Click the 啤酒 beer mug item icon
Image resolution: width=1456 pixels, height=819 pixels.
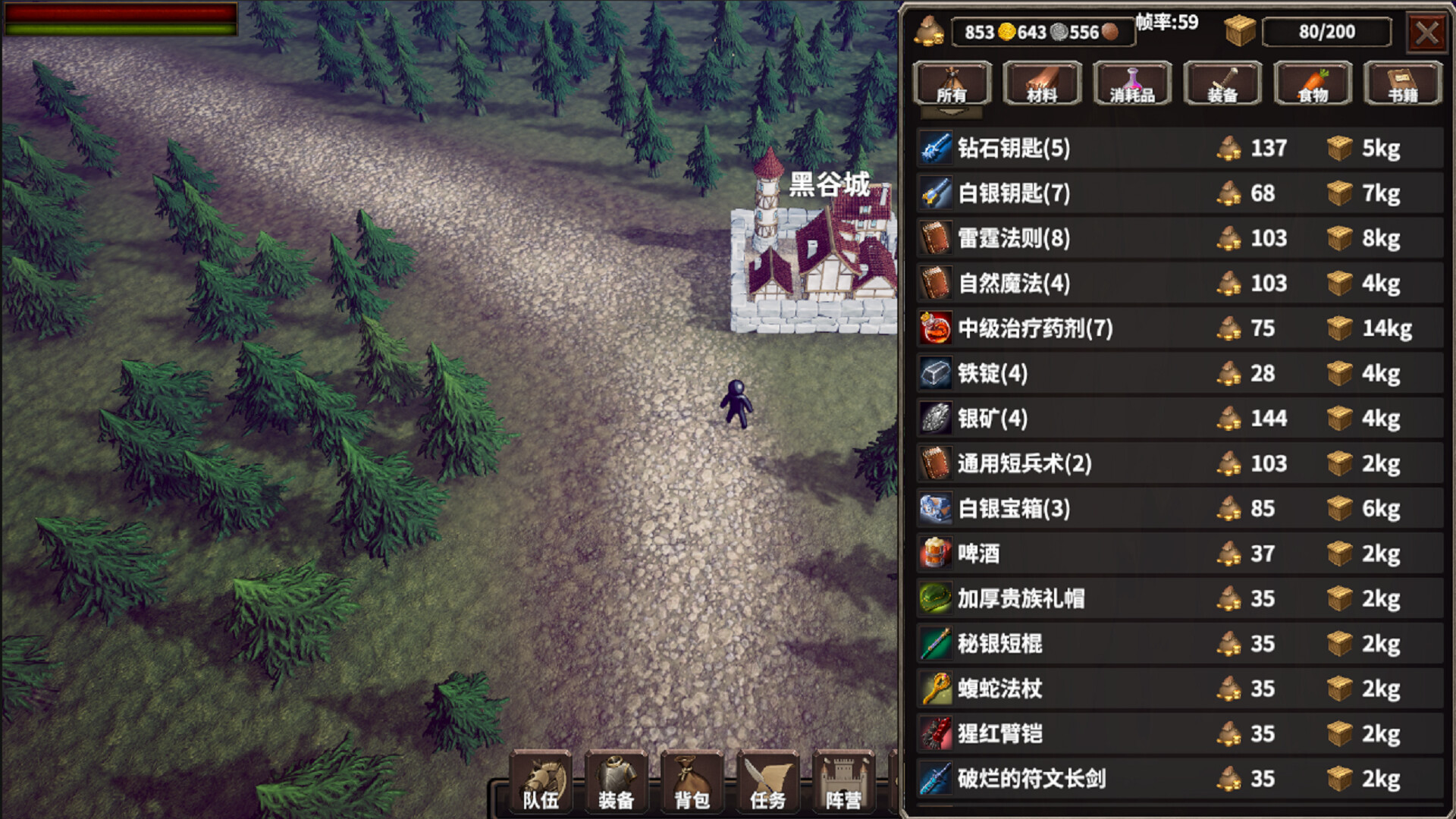tap(934, 554)
